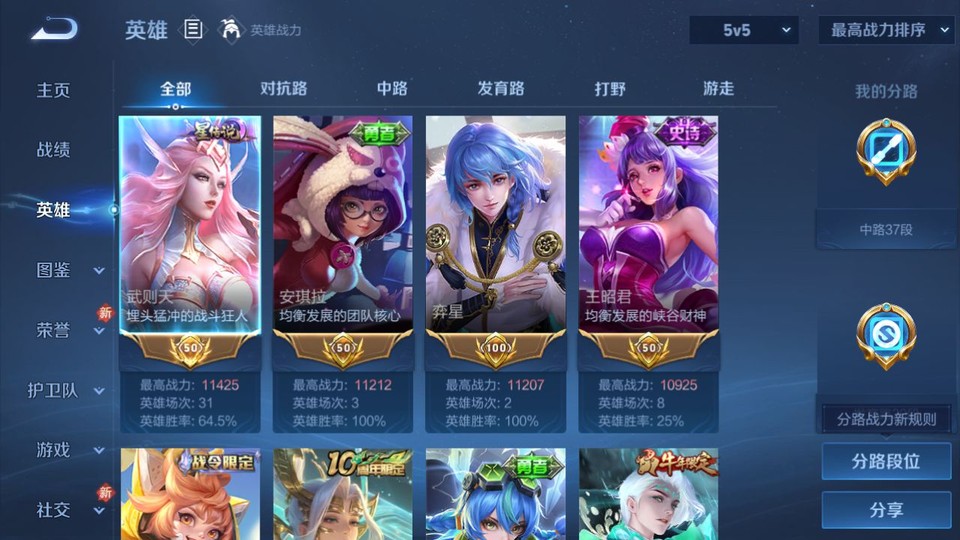
Task: Switch to the 中路 mid lane tab
Action: point(392,89)
